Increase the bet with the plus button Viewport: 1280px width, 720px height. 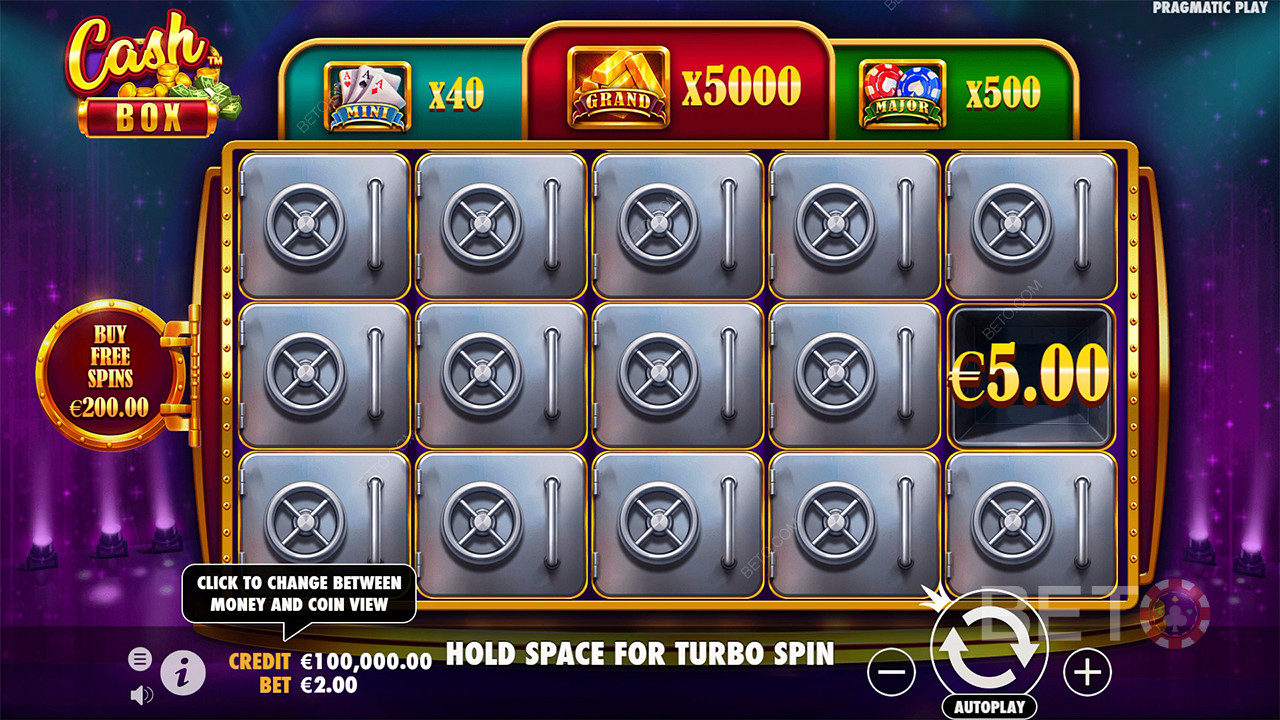1087,674
